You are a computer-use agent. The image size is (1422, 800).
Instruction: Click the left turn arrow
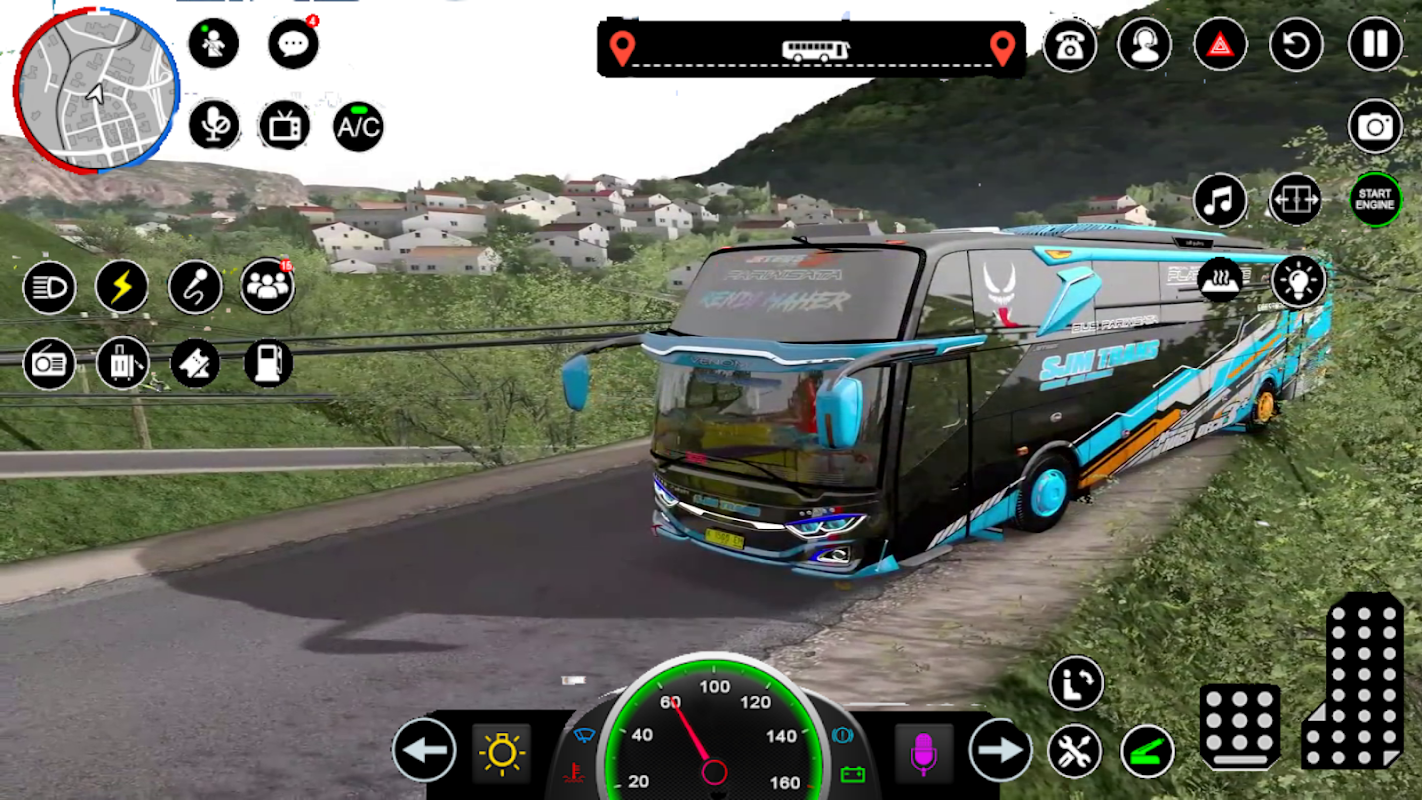point(424,749)
